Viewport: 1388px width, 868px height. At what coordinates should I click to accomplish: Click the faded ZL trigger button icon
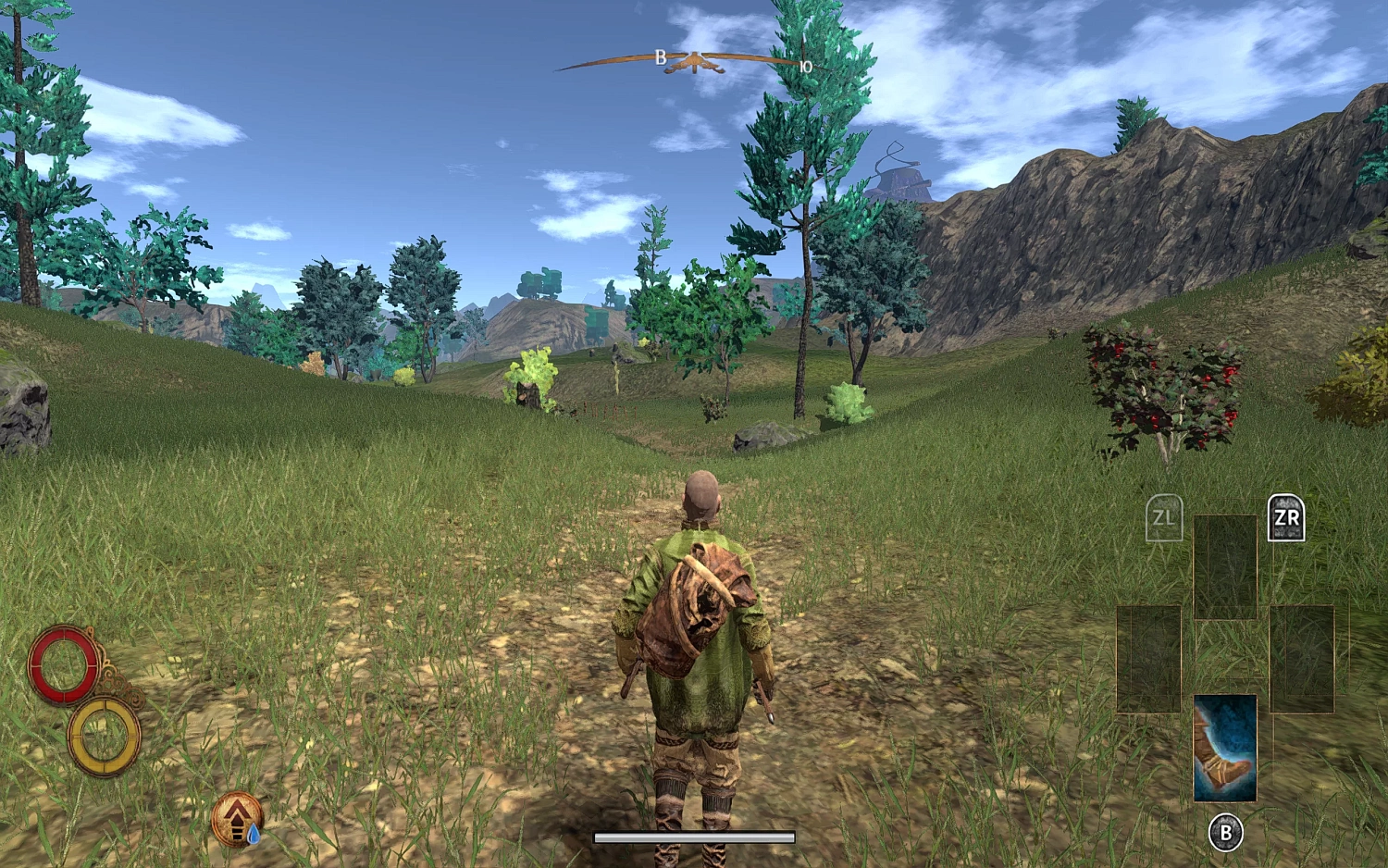pos(1166,519)
